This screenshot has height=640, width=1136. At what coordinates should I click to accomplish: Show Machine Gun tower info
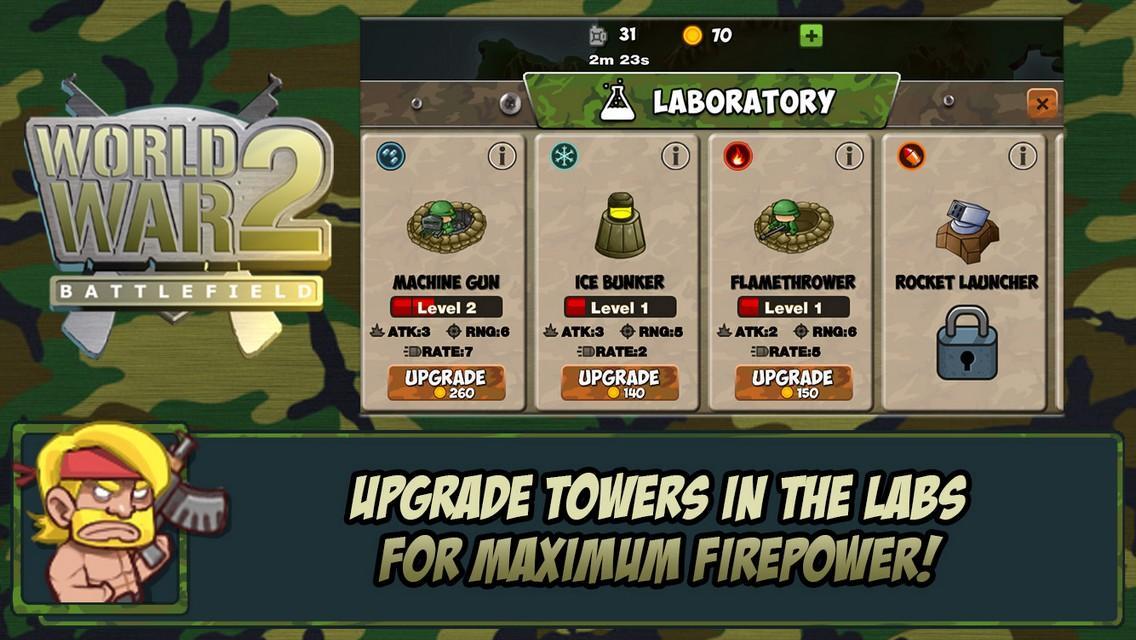(x=502, y=156)
